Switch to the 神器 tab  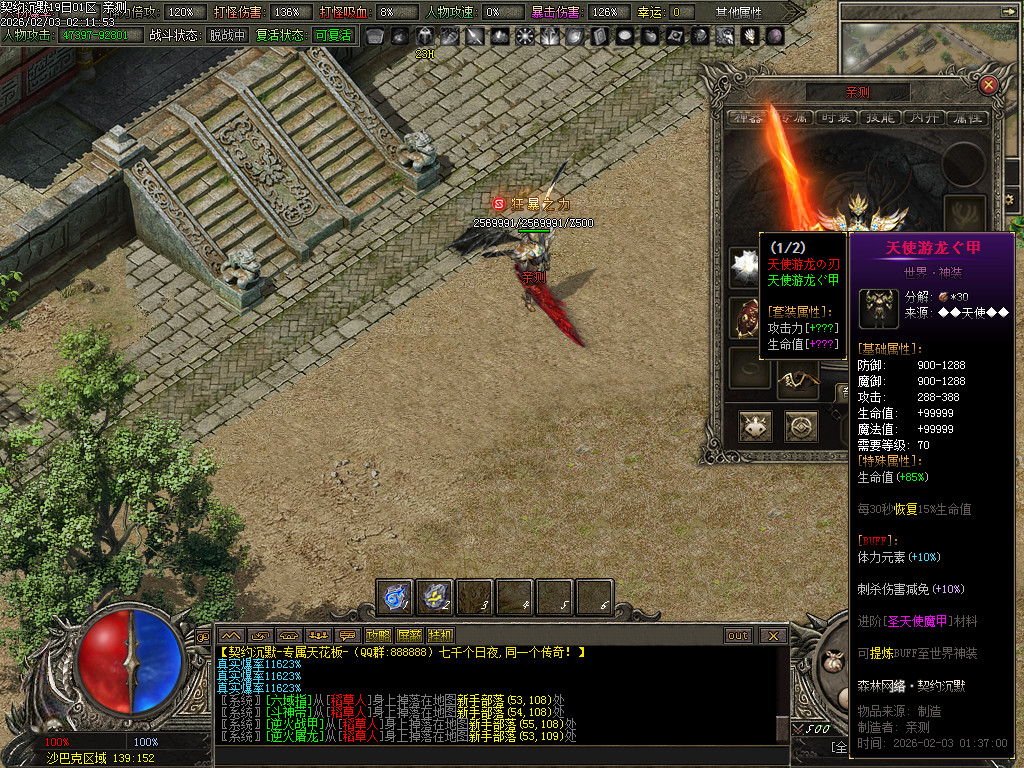(x=747, y=117)
